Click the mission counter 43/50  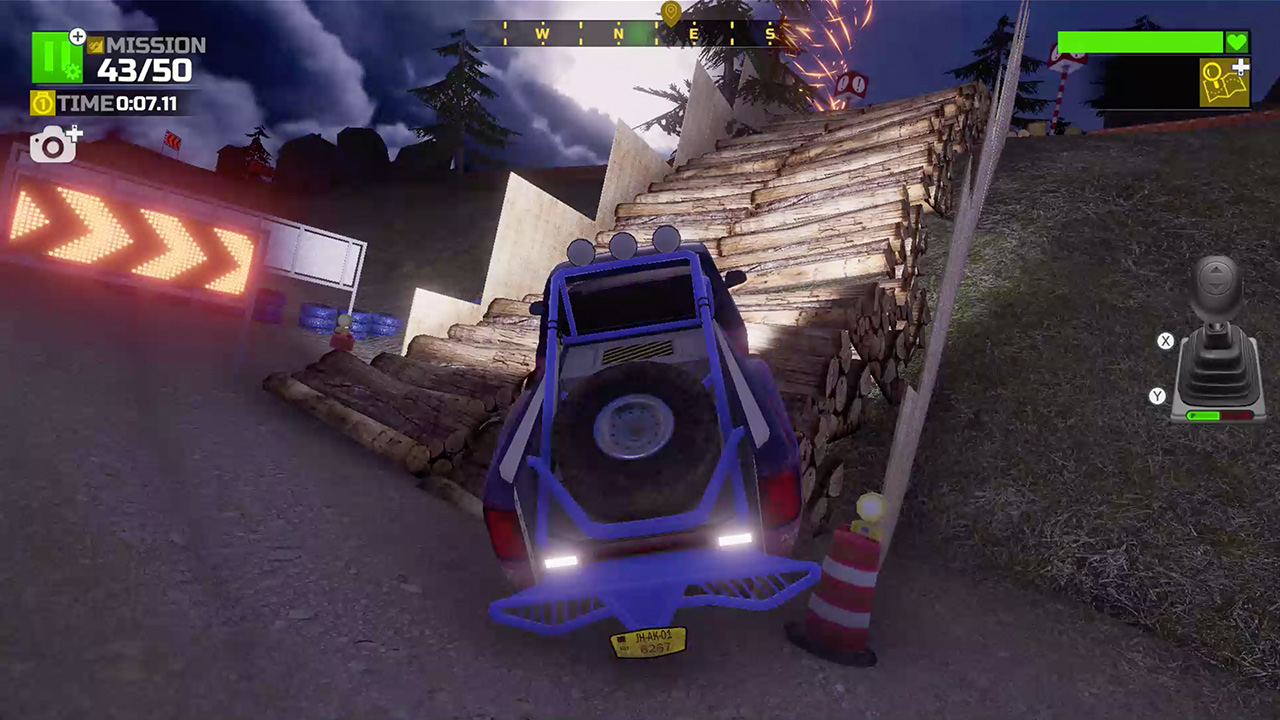pos(145,68)
